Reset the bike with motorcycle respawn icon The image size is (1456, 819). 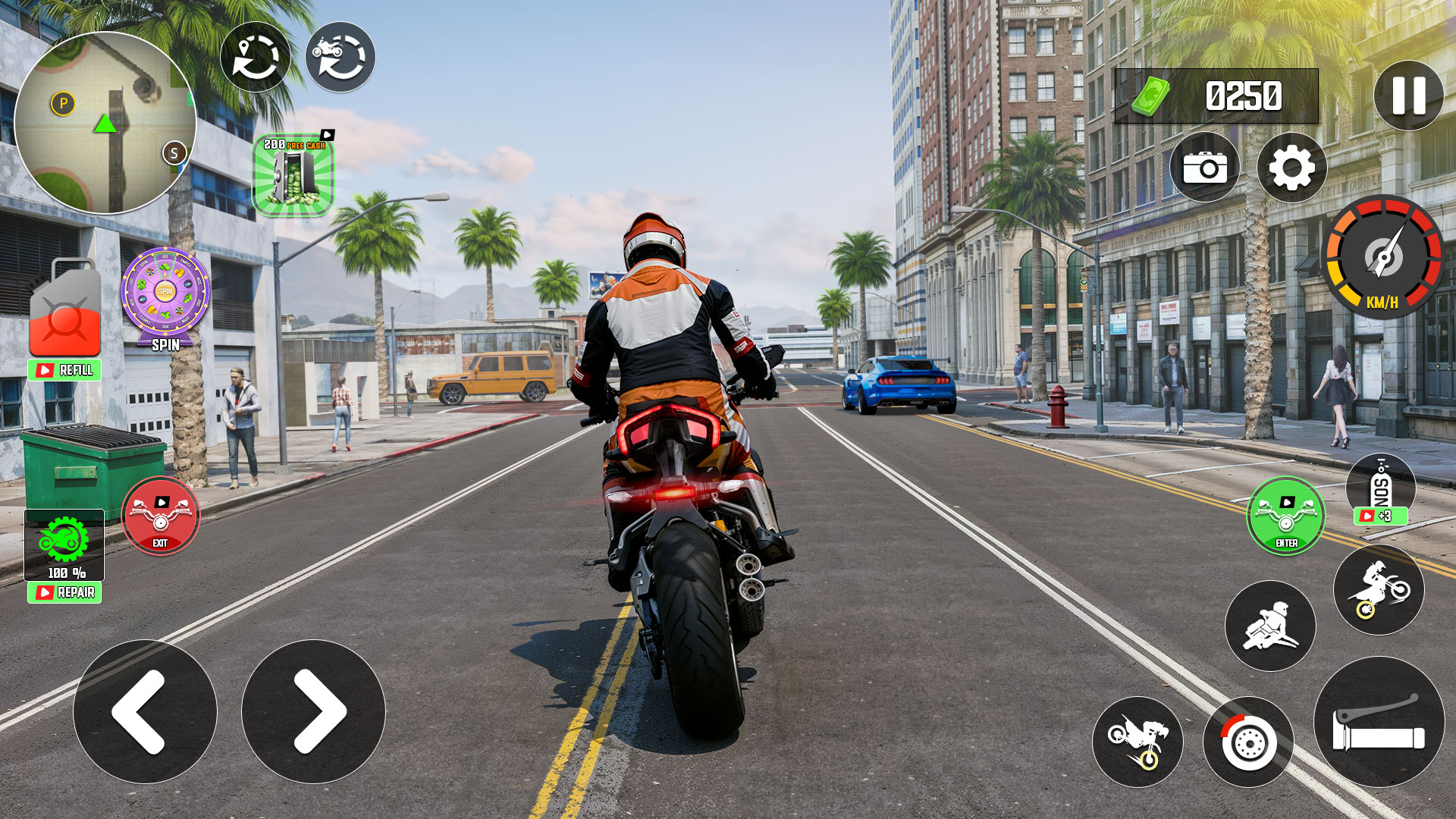(x=340, y=58)
